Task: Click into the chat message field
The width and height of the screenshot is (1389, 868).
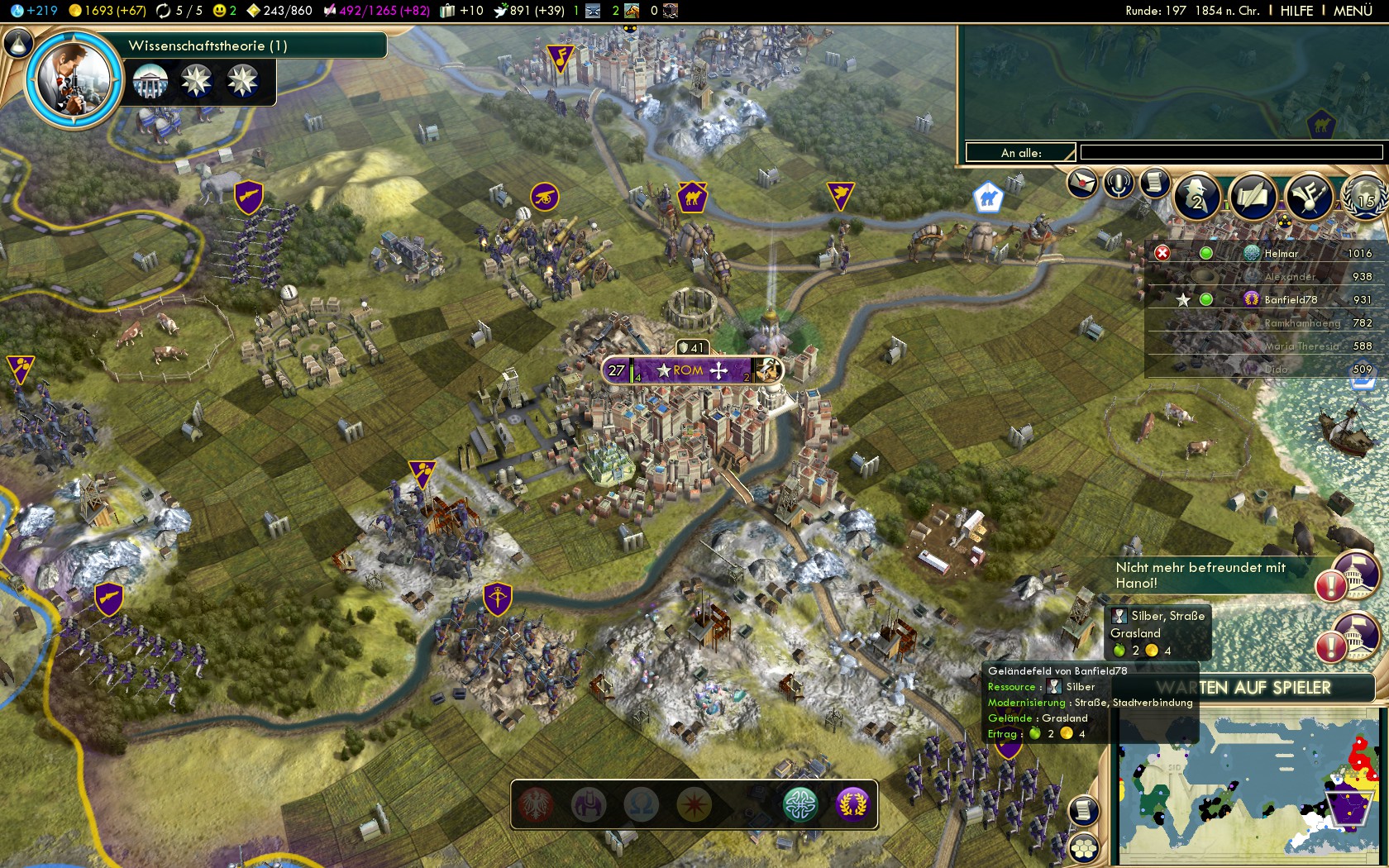Action: [1230, 152]
